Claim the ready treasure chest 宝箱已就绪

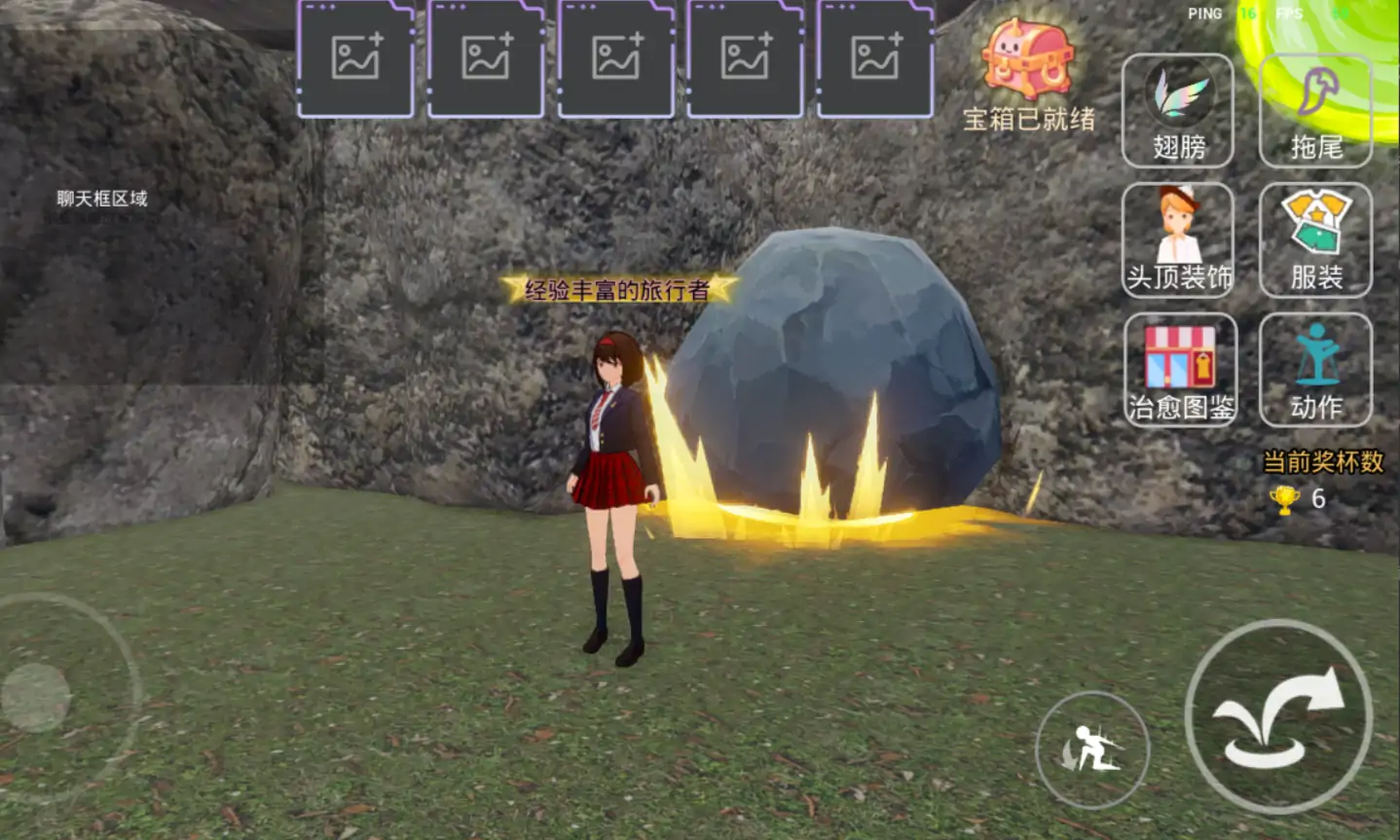pyautogui.click(x=1028, y=75)
